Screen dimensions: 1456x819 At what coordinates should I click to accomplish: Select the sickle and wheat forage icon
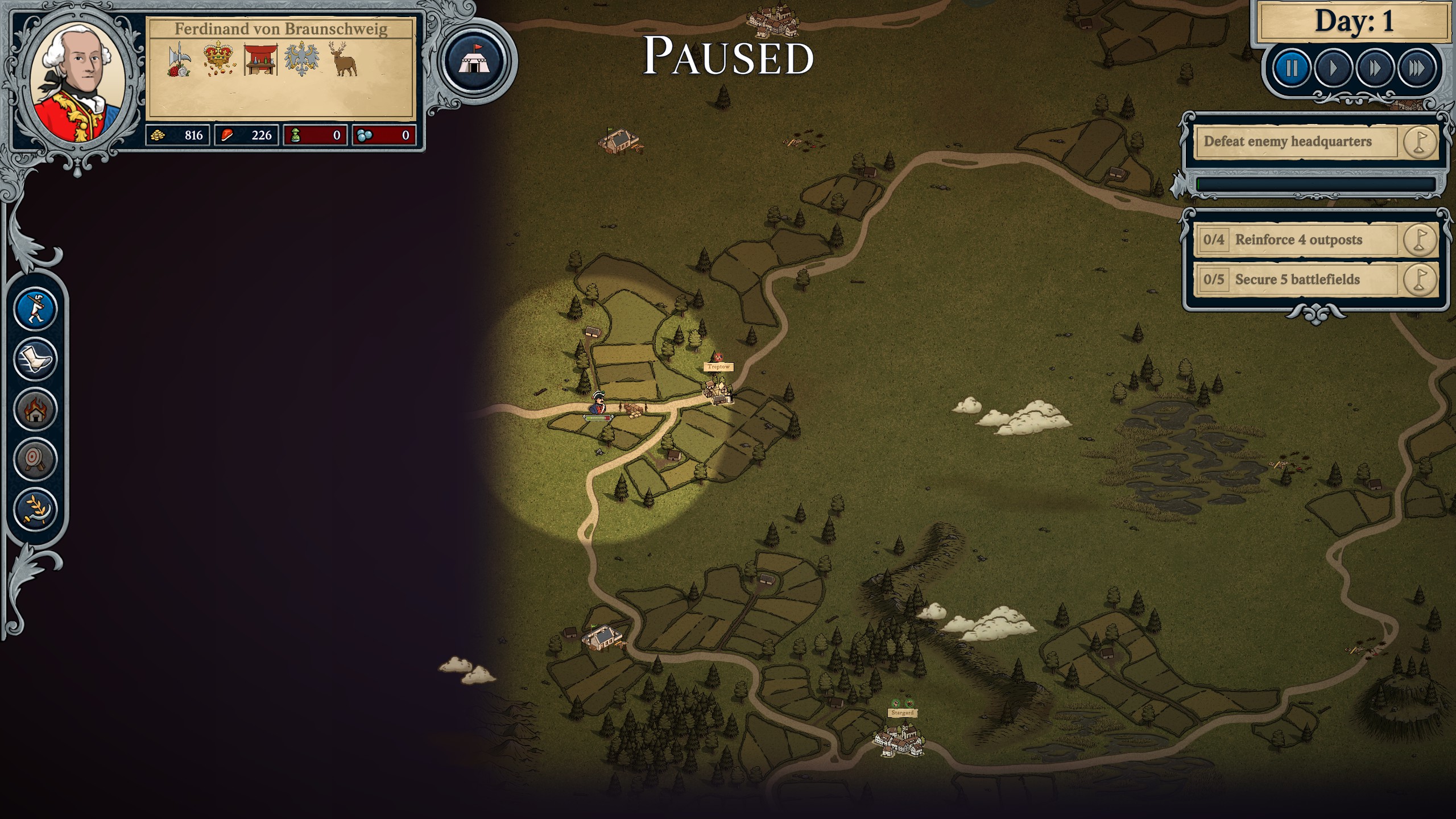click(x=35, y=509)
